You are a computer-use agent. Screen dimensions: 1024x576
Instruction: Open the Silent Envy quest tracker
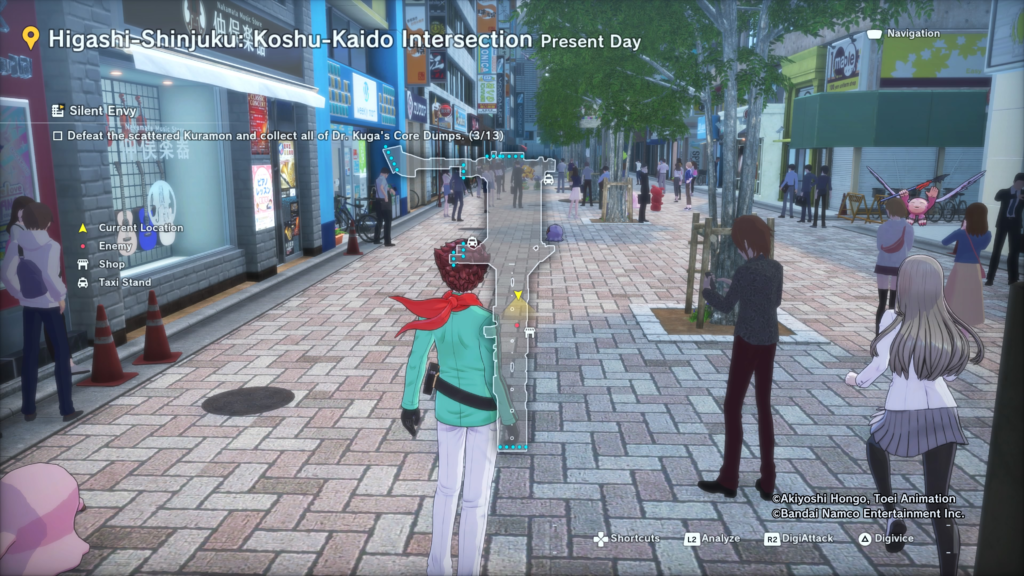(95, 110)
